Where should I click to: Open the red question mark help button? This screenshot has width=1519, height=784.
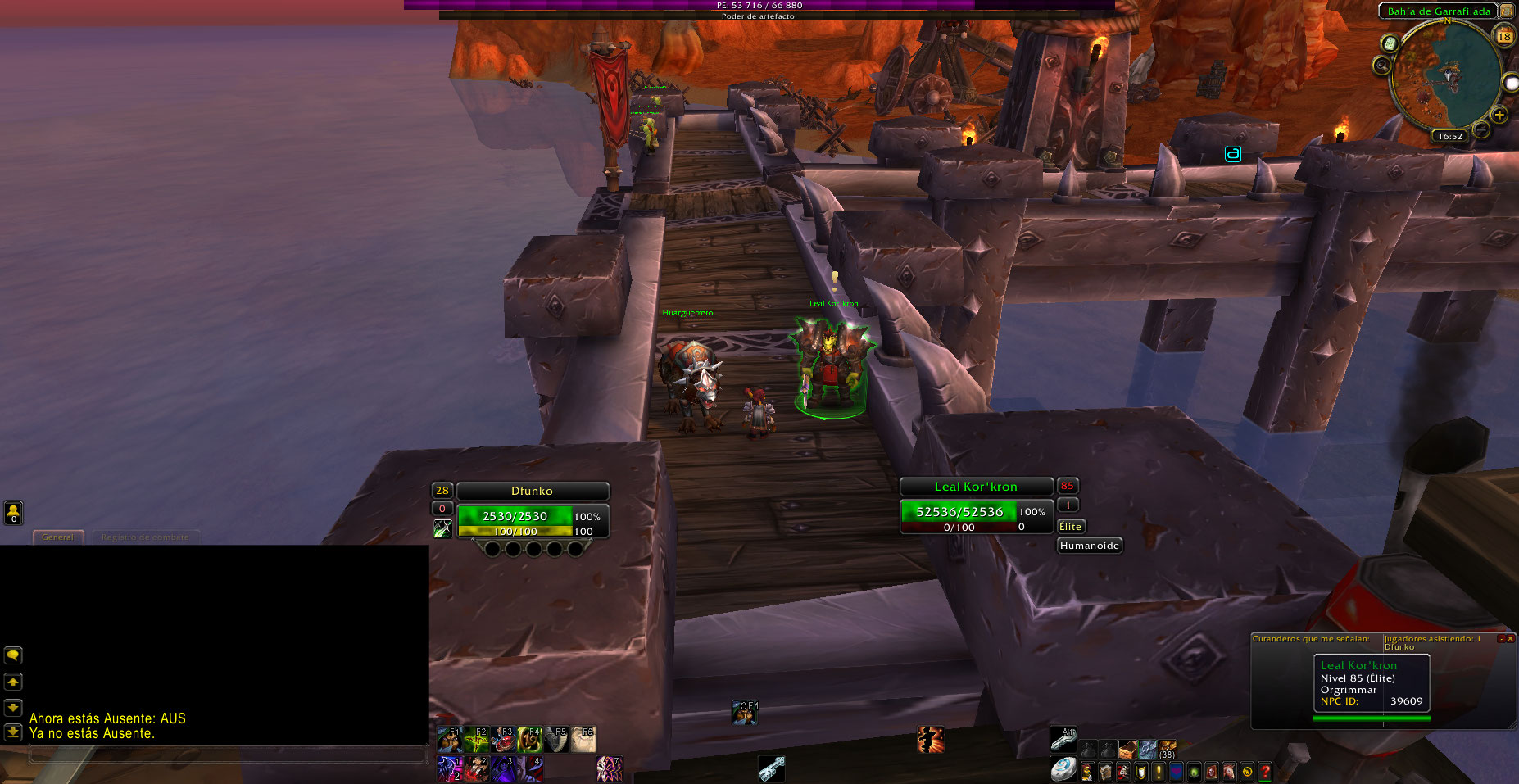coord(1265,772)
